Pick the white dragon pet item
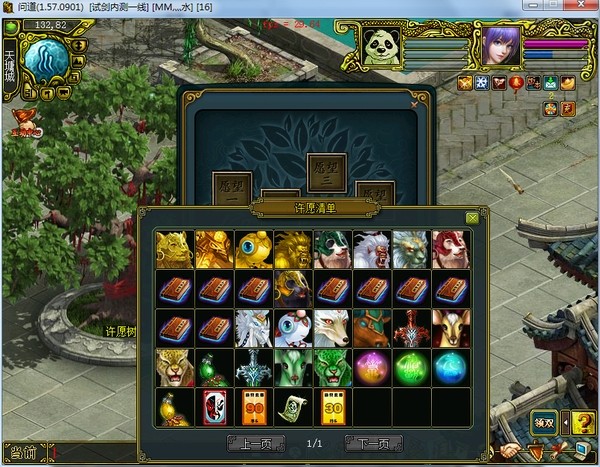 (x=254, y=328)
